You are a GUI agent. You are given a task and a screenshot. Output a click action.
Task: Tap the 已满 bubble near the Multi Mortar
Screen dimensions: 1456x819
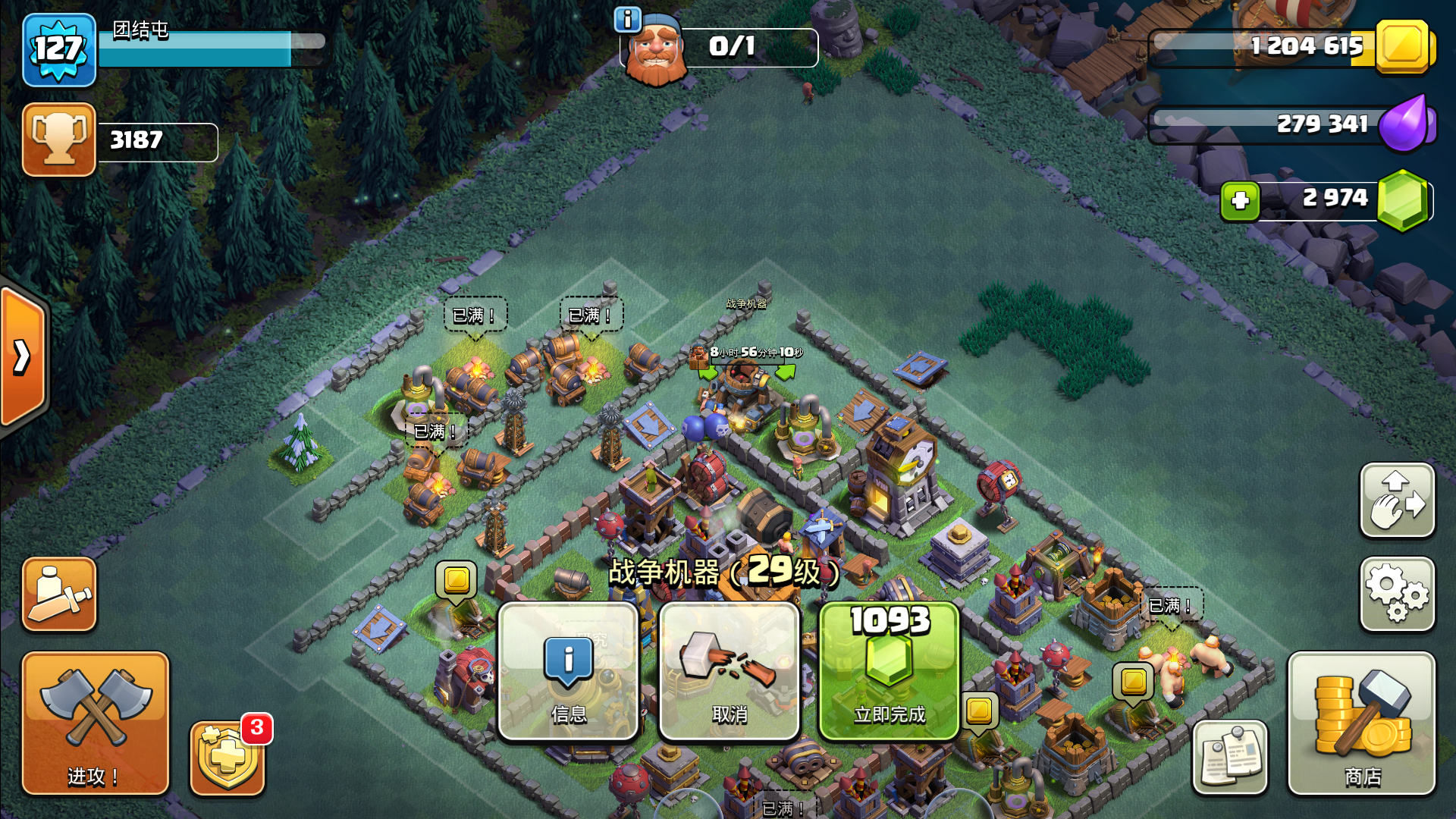(x=1171, y=604)
